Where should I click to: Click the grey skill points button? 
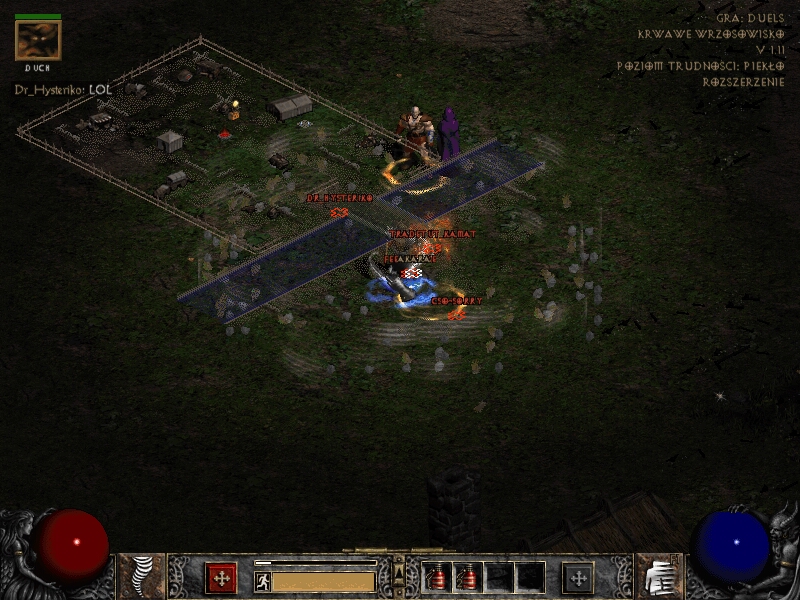(578, 578)
